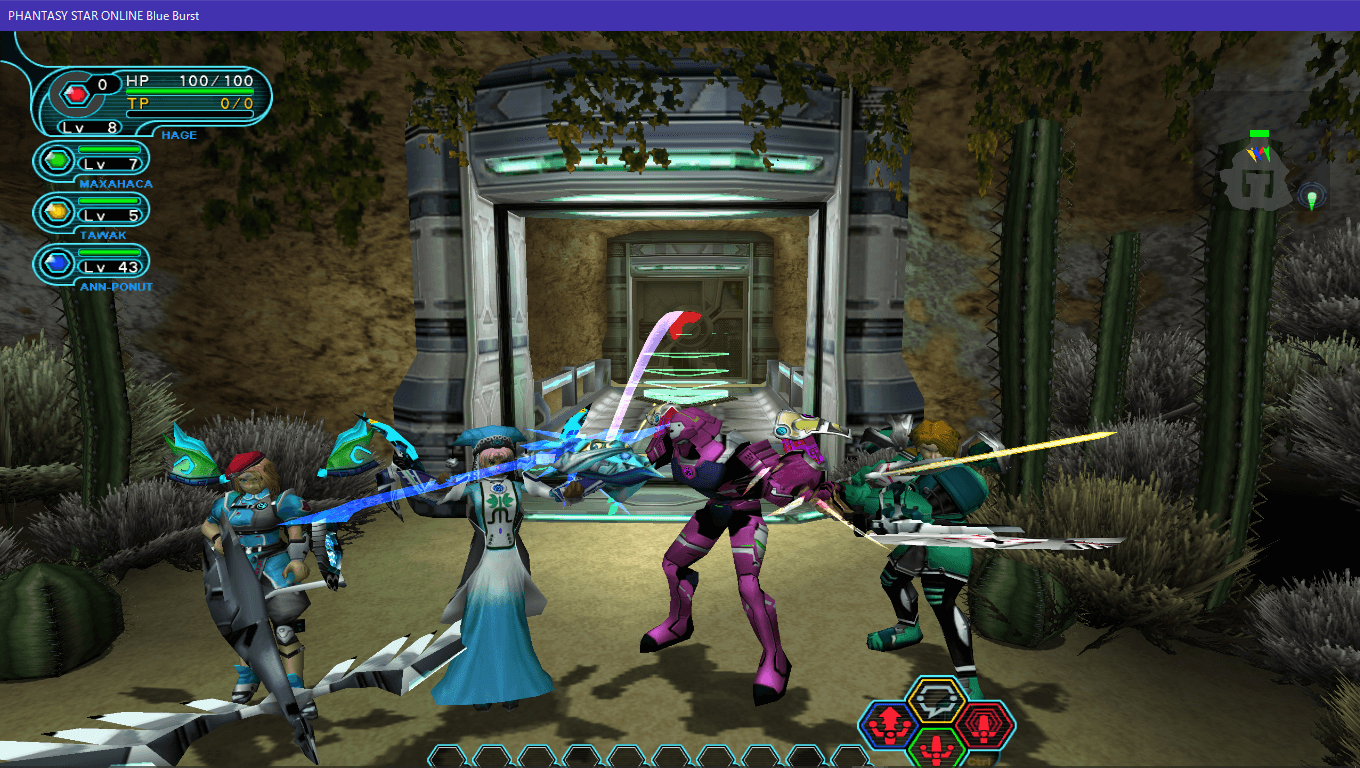Click the green teleporter marker beside minimap
The width and height of the screenshot is (1360, 768).
click(x=1312, y=197)
